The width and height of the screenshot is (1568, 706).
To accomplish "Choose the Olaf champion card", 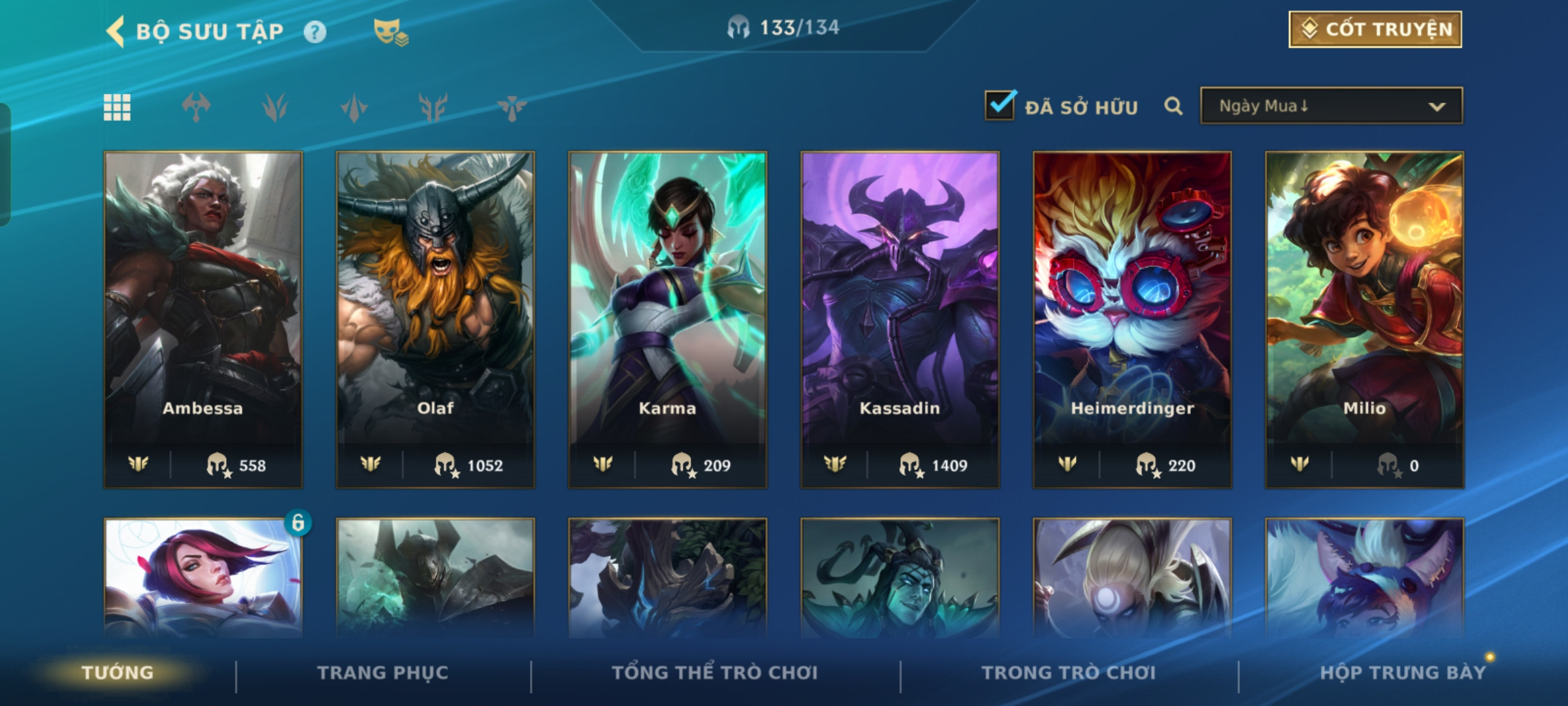I will click(x=435, y=319).
